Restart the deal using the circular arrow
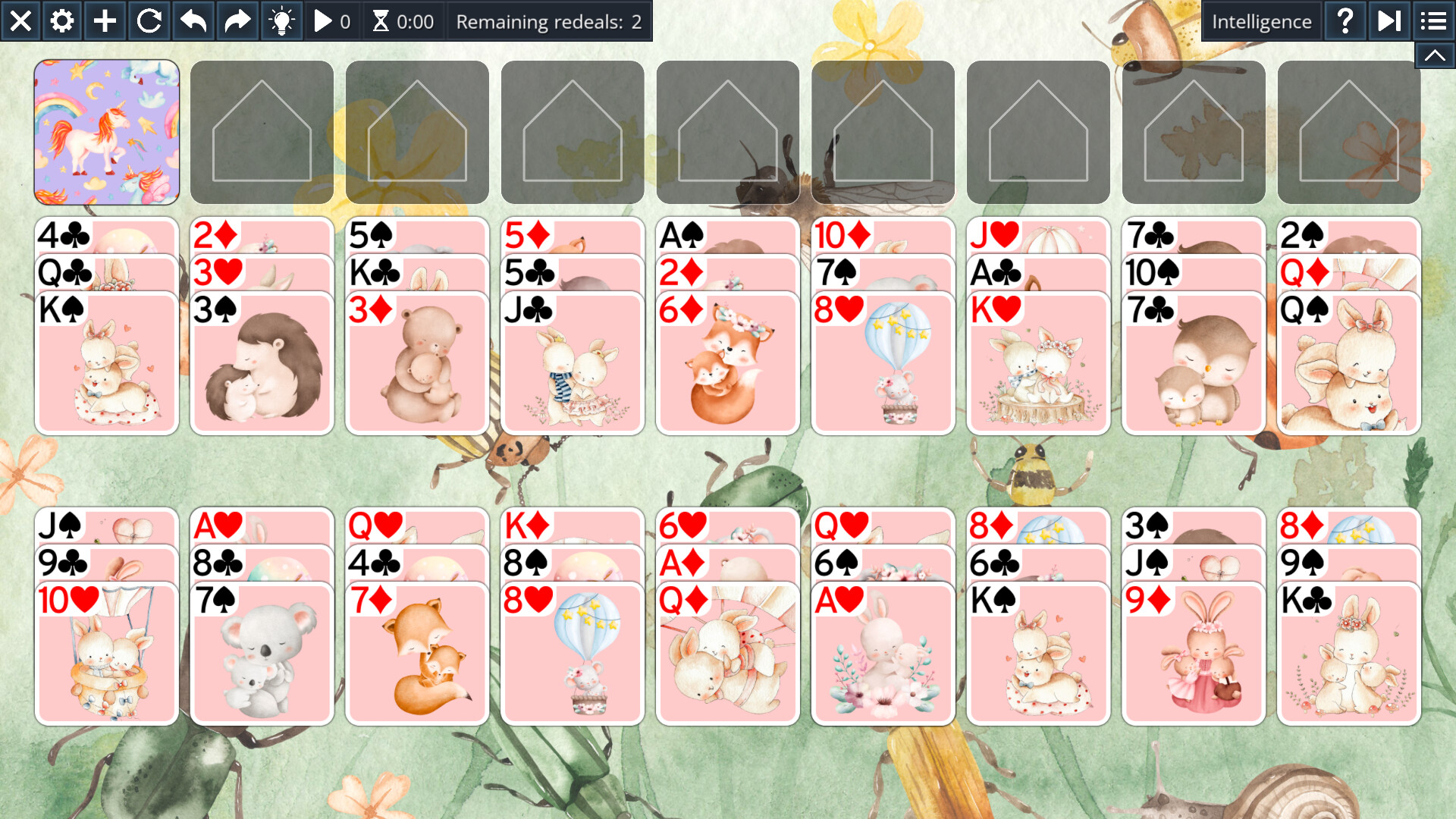This screenshot has height=819, width=1456. click(x=149, y=20)
